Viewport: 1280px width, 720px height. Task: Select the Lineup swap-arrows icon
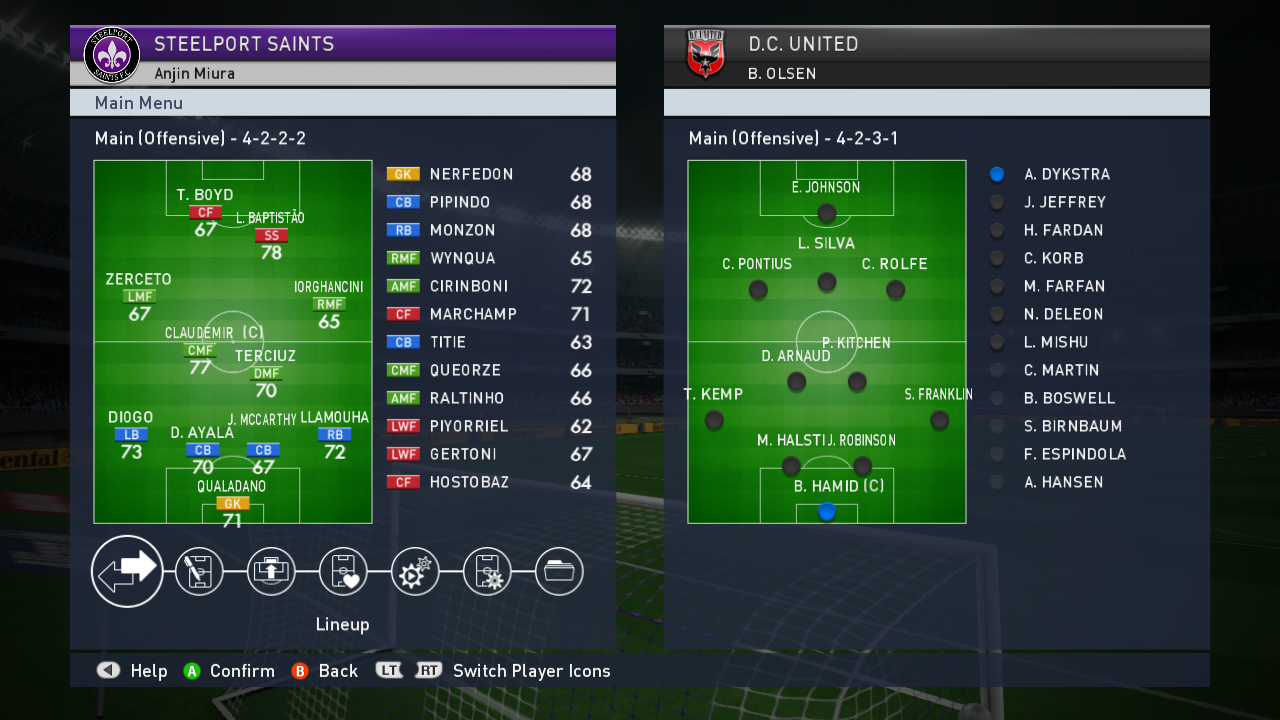(127, 571)
